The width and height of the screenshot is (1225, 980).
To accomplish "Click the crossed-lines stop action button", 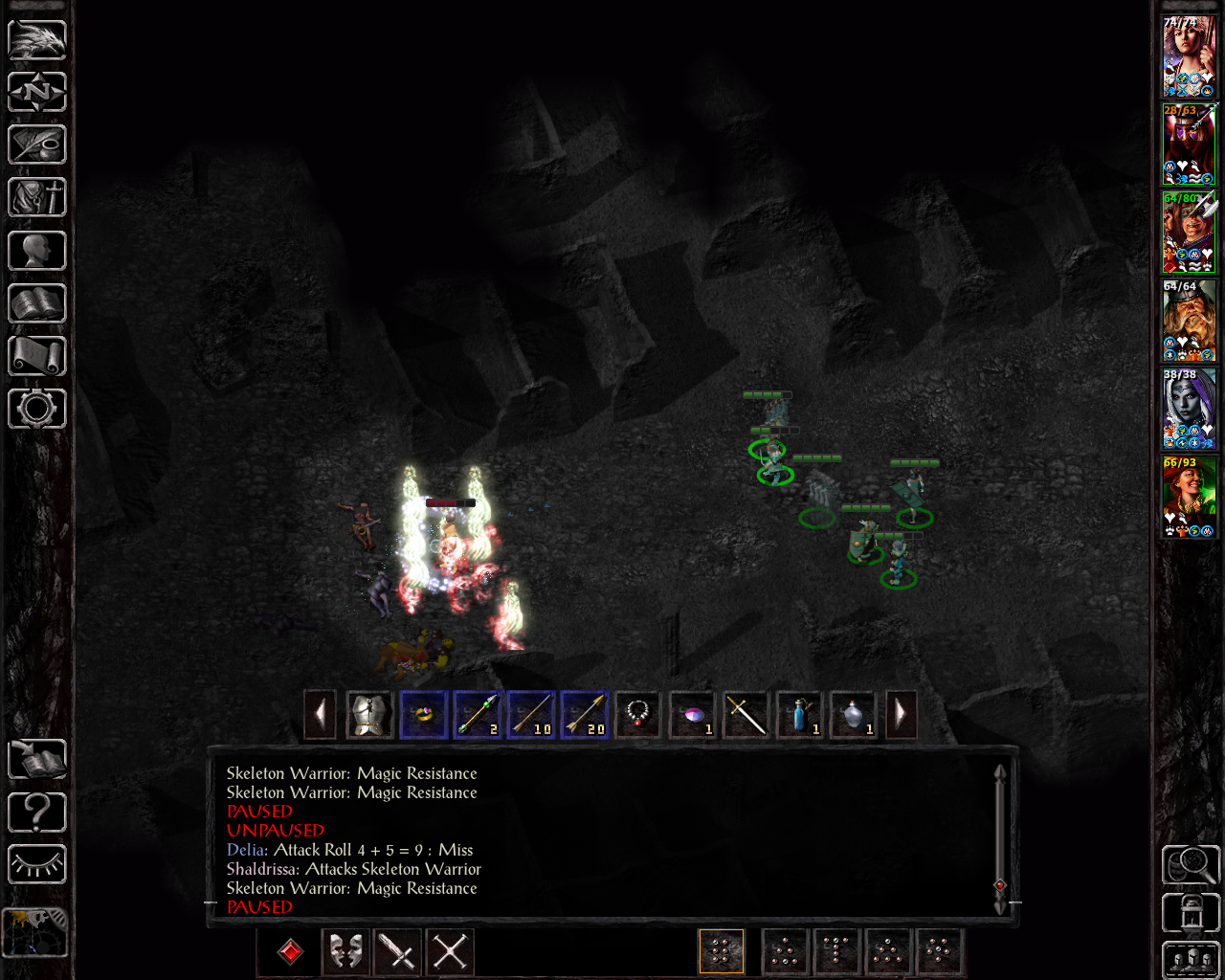I will coord(450,951).
